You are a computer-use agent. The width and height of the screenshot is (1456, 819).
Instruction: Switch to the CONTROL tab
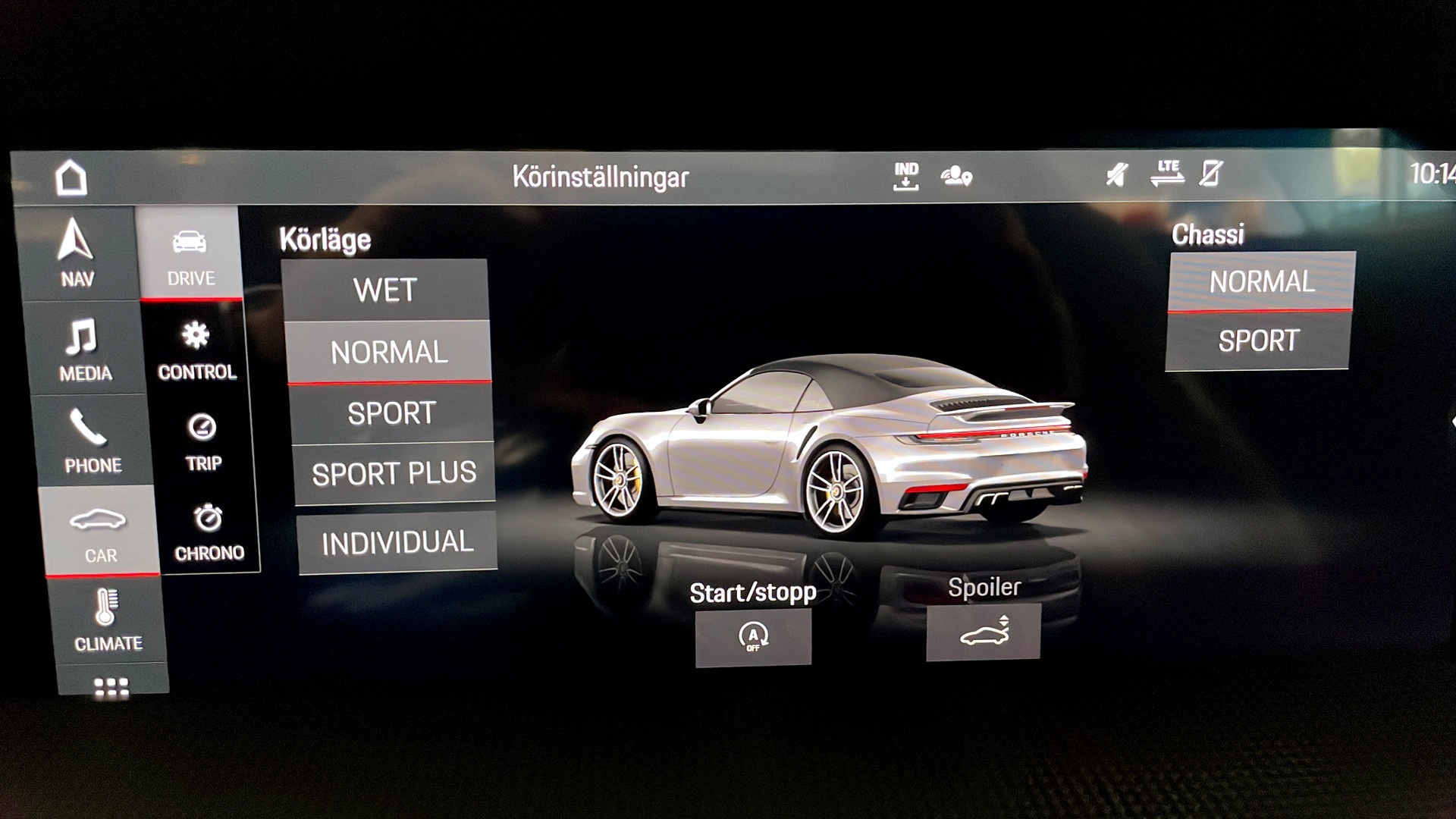(196, 350)
